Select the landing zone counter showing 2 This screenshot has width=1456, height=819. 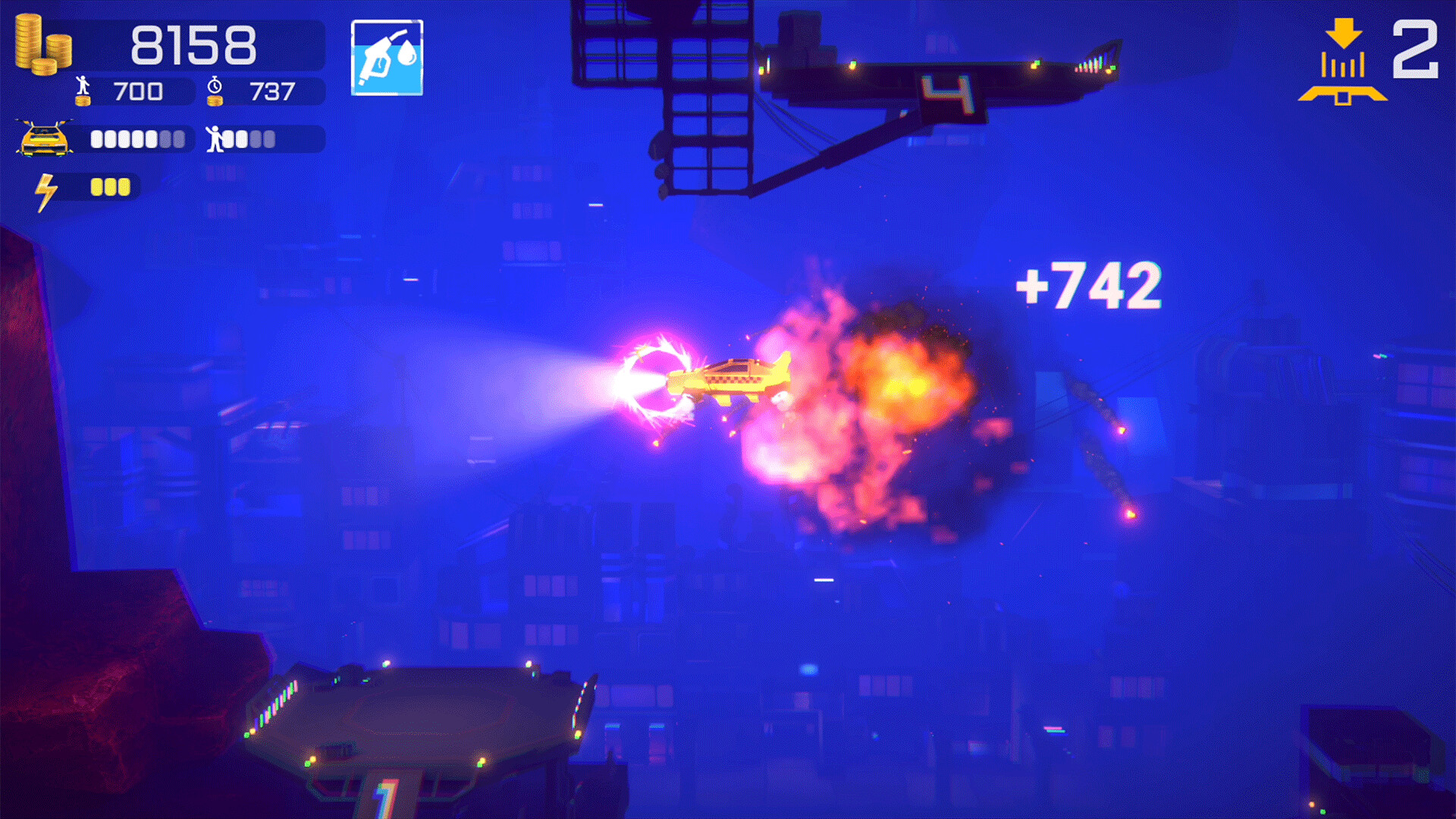tap(1416, 51)
